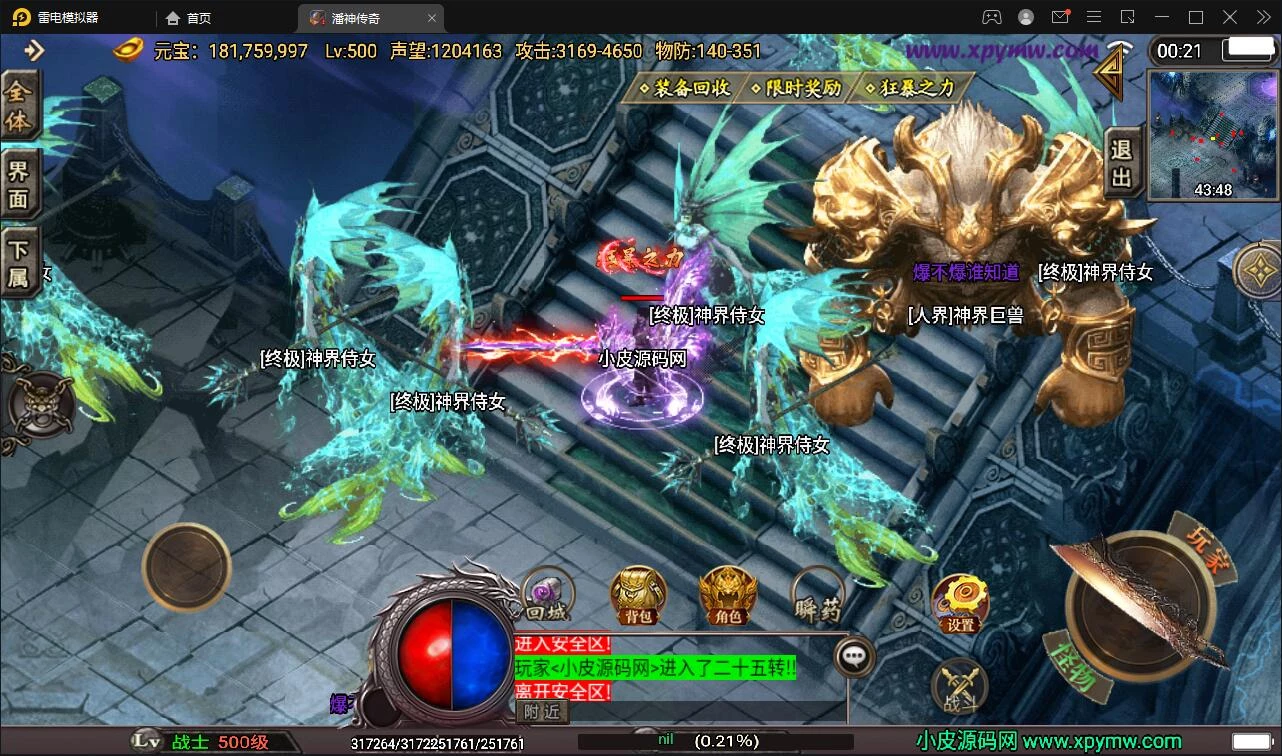Select the 下属 side tab

20,263
